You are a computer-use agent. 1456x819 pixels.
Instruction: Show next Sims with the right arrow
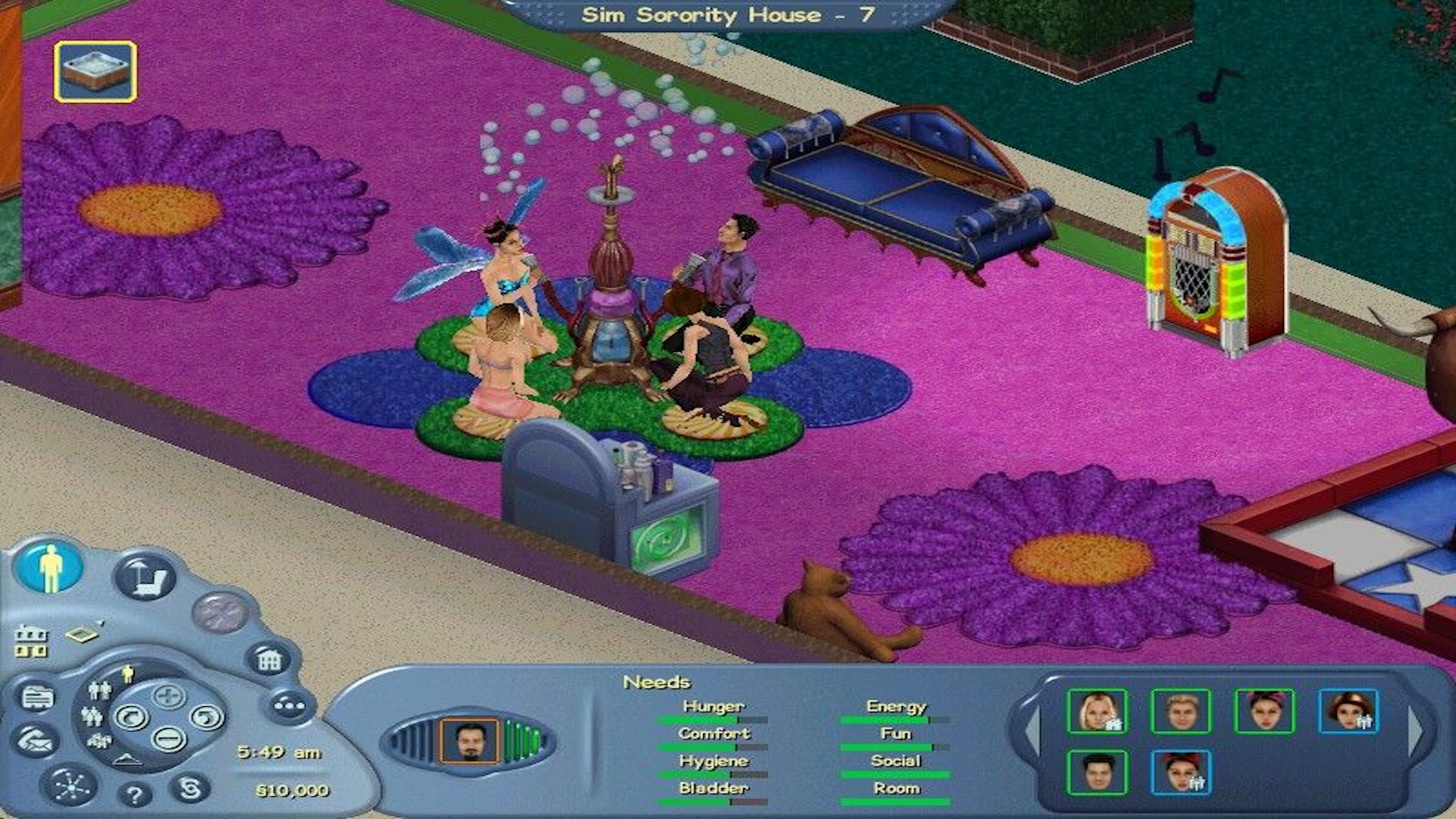coord(1416,730)
